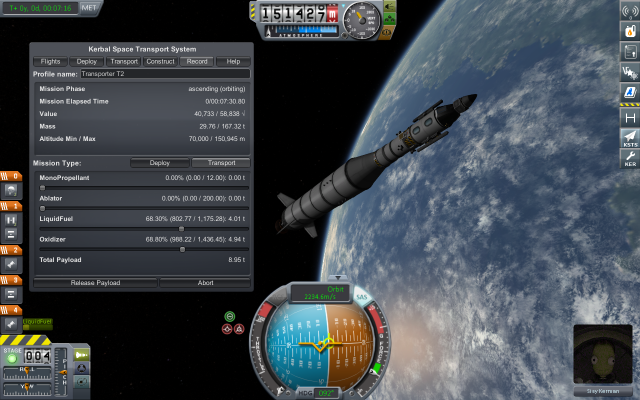Open the Flights tab
The height and width of the screenshot is (400, 640).
[x=50, y=61]
